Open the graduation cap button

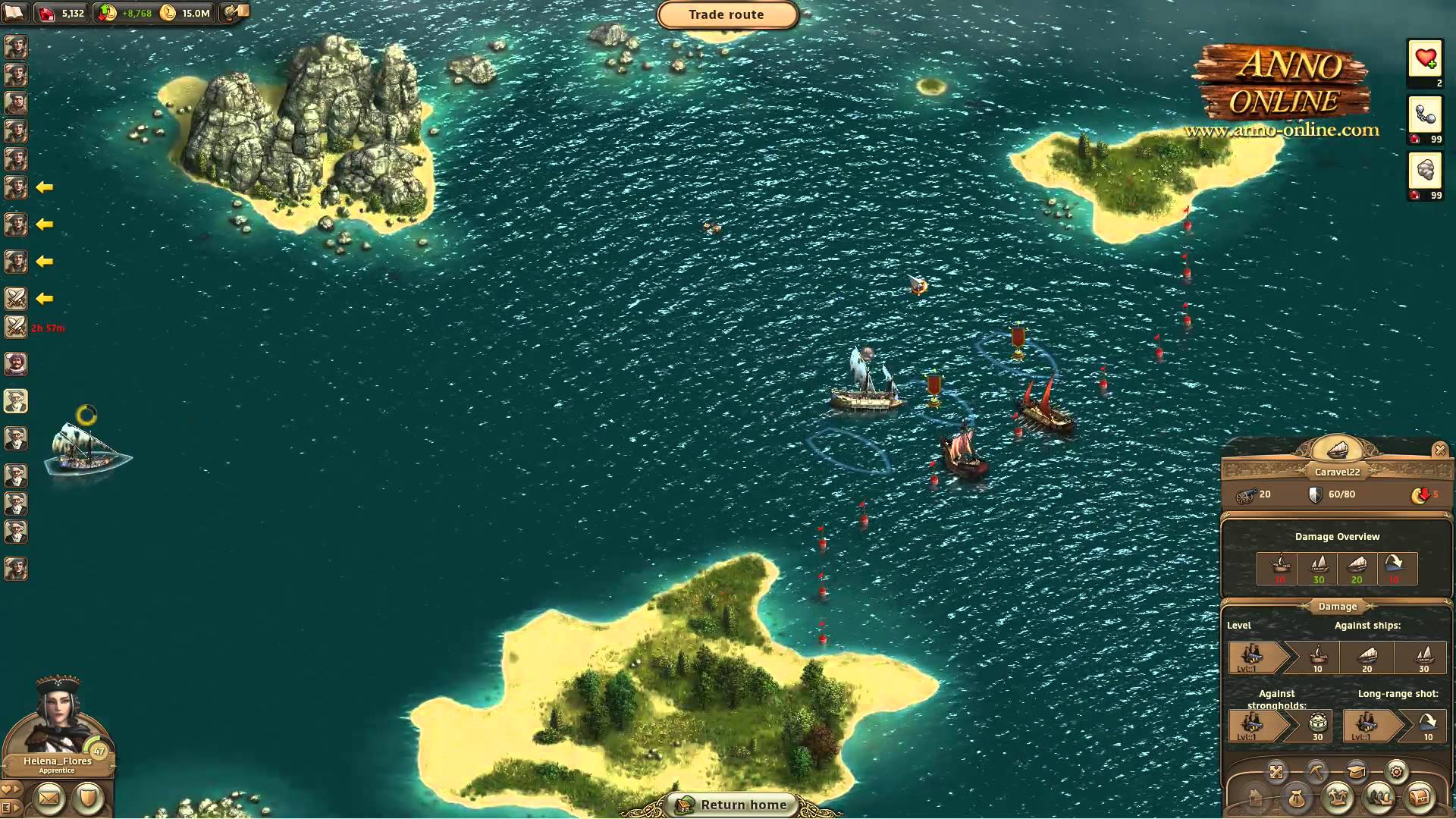[x=1357, y=772]
